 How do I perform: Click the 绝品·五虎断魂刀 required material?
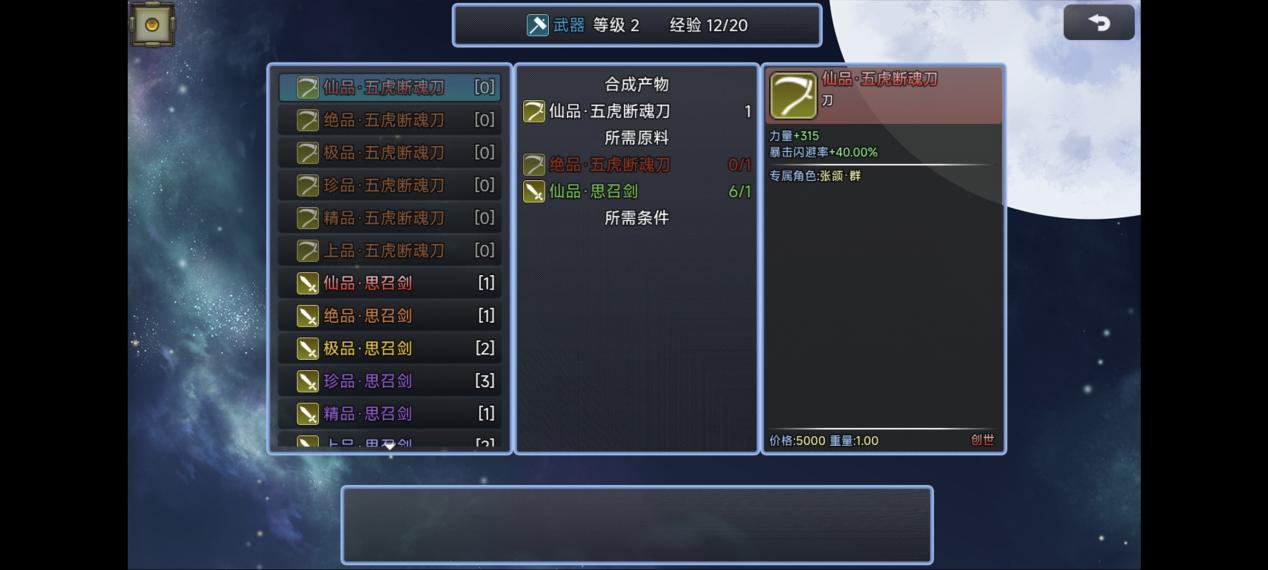[610, 165]
